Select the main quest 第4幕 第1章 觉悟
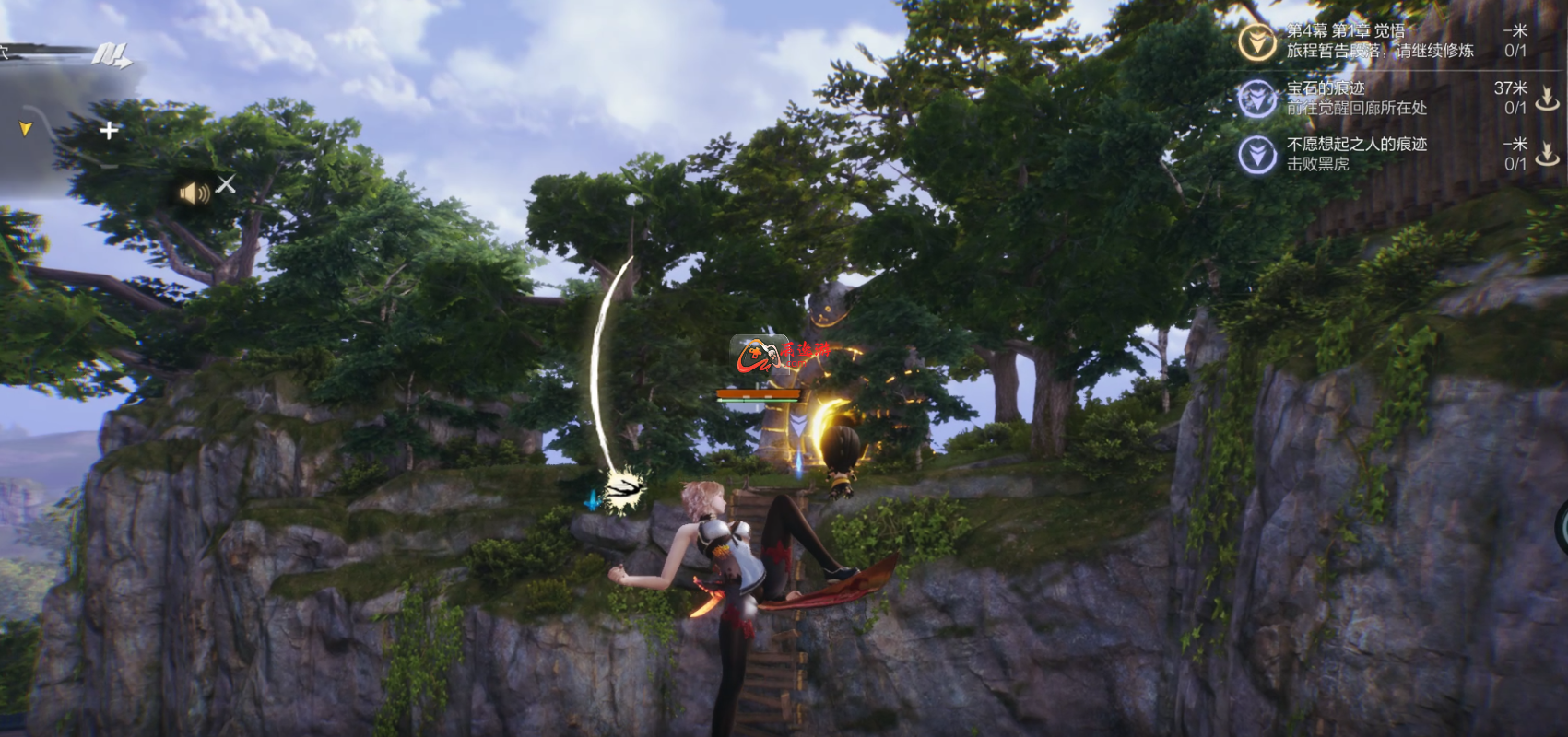The height and width of the screenshot is (737, 1568). pos(1379,41)
